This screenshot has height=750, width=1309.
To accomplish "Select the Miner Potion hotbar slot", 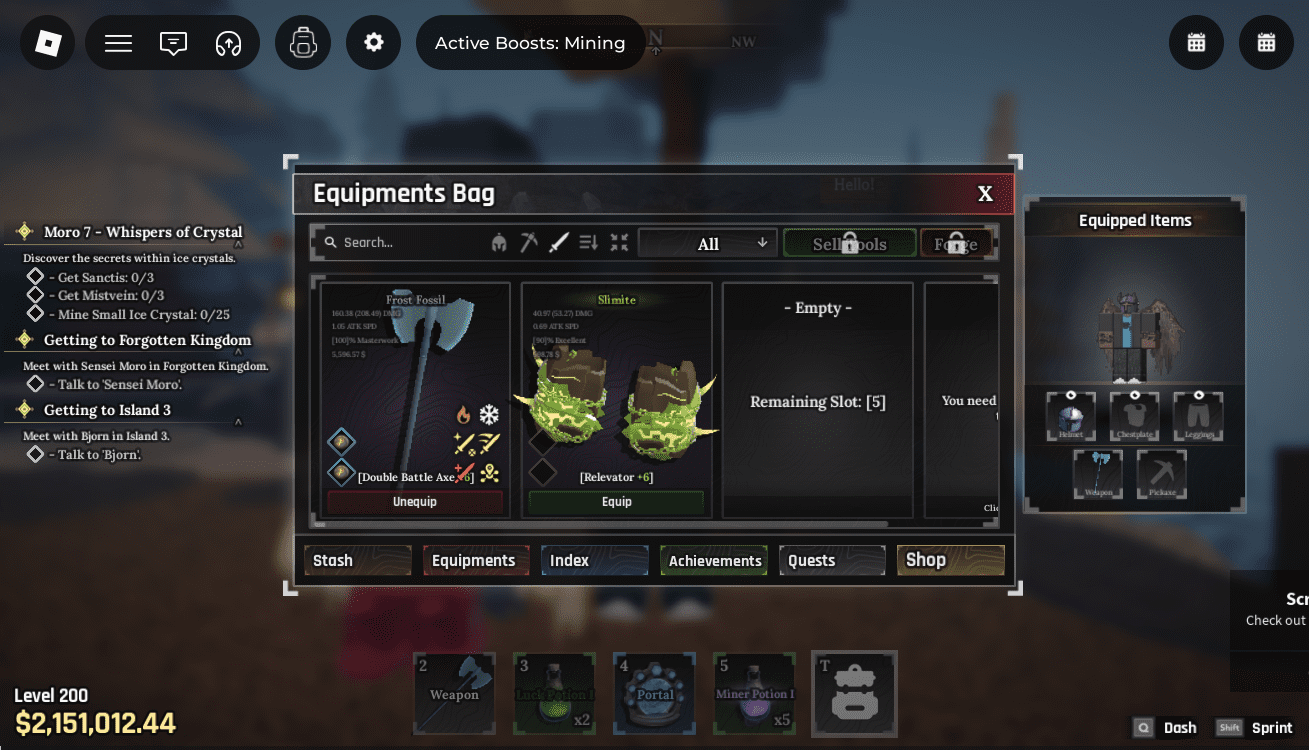I will point(755,693).
